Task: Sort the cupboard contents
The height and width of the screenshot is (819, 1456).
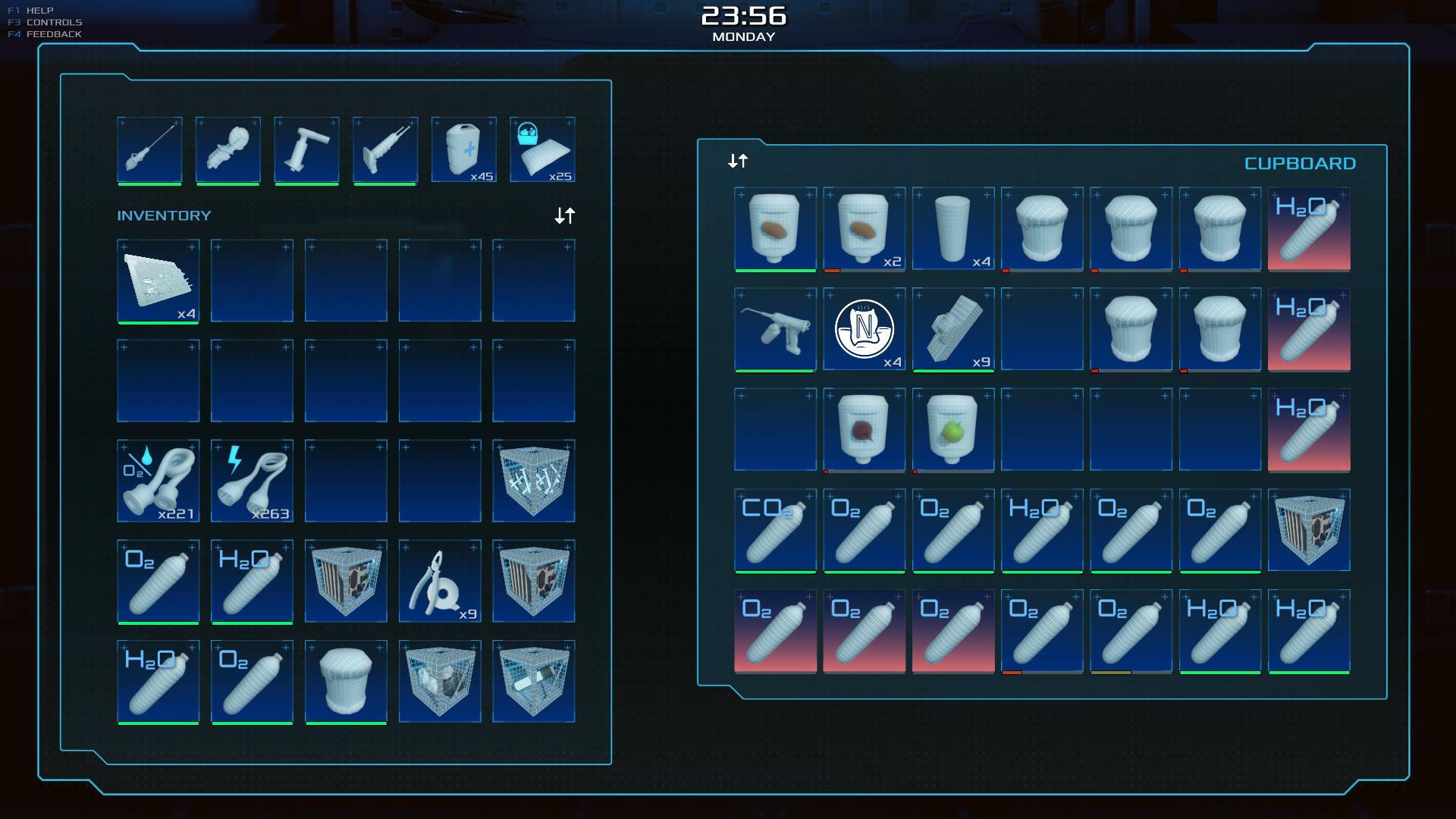Action: point(738,161)
